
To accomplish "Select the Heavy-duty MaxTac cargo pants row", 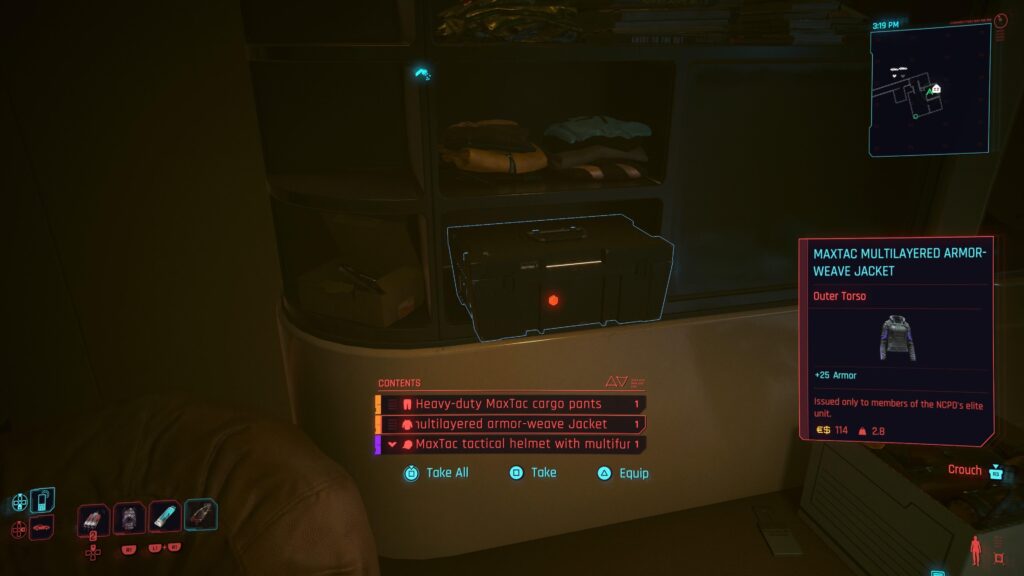I will click(510, 404).
